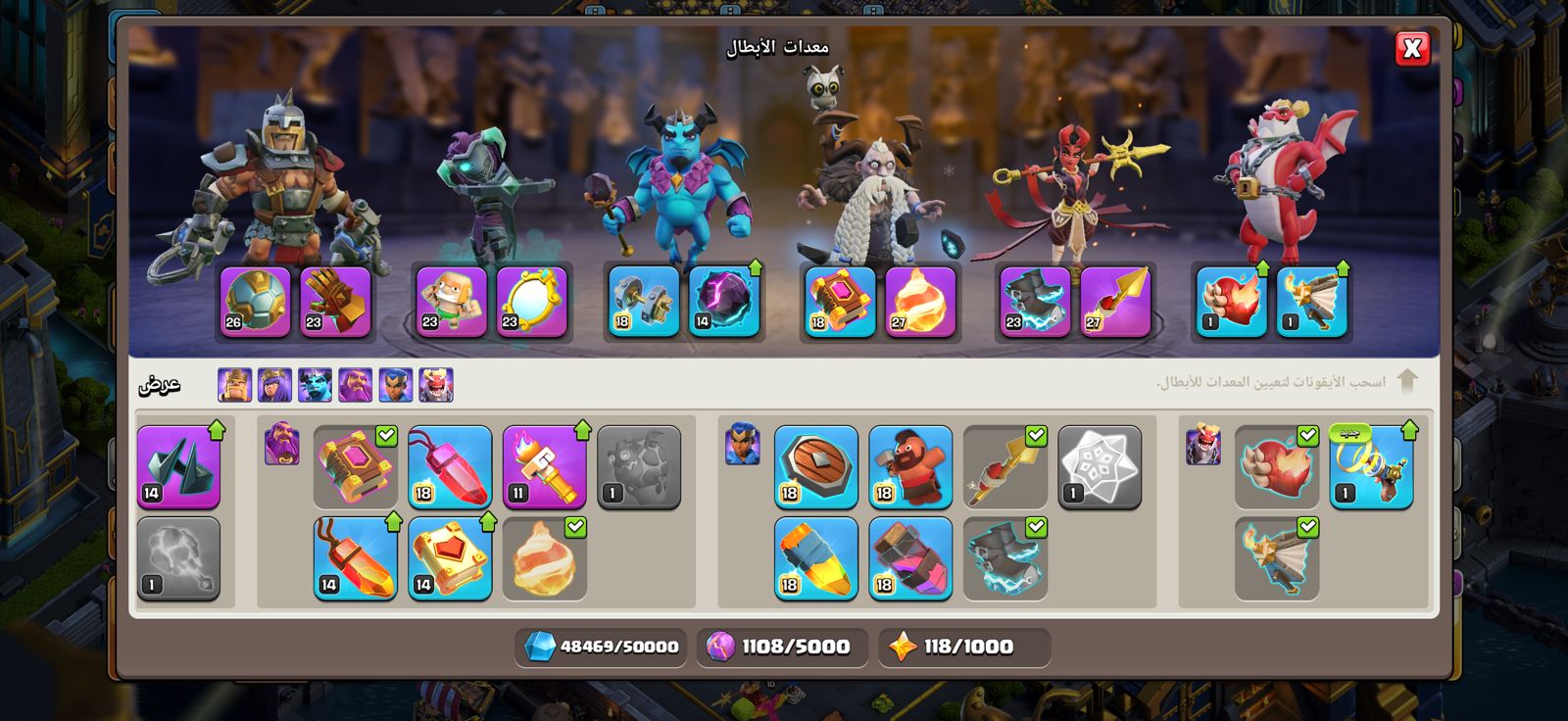
Task: Show the red Dragon Duke filter portrait
Action: (436, 385)
